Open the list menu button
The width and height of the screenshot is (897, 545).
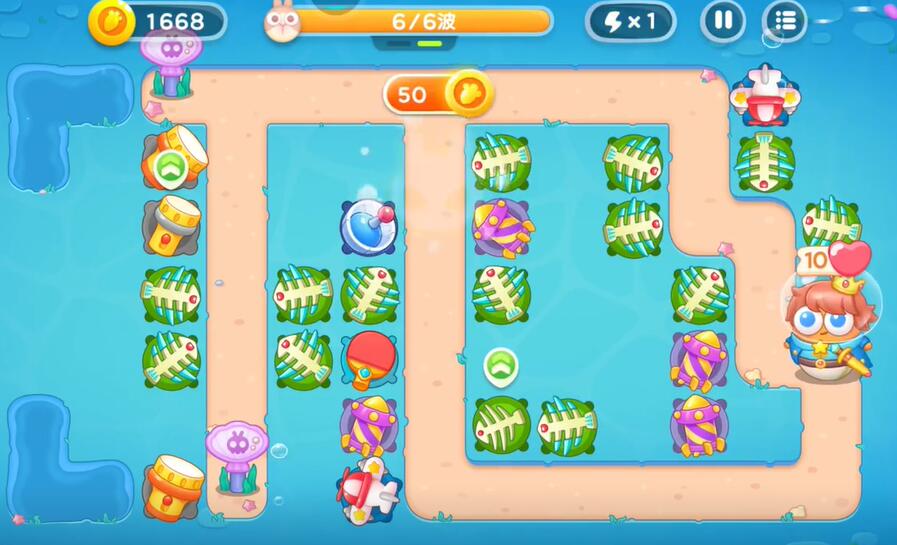(785, 21)
